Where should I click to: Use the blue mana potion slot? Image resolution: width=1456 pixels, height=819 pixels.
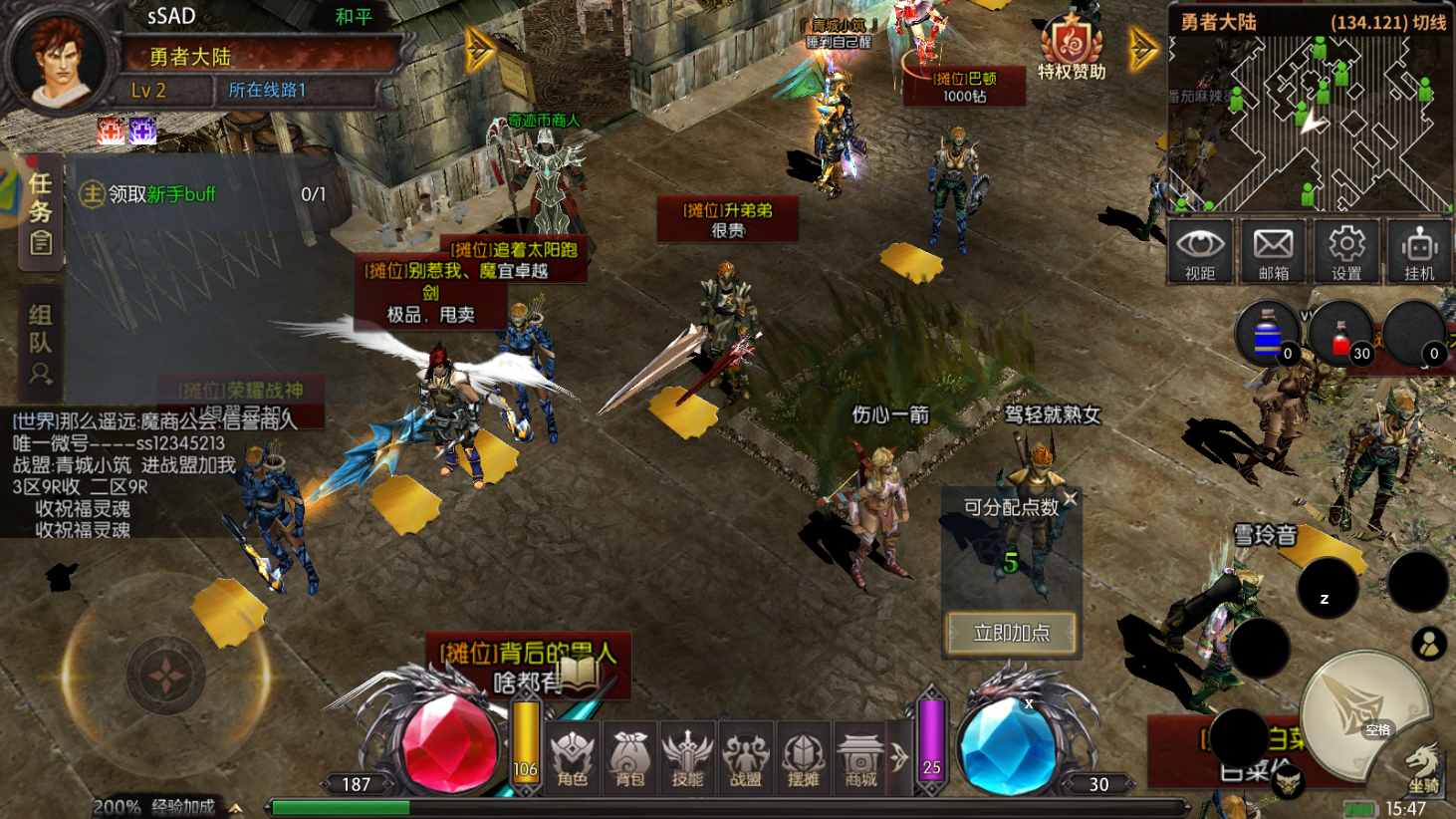(1268, 337)
